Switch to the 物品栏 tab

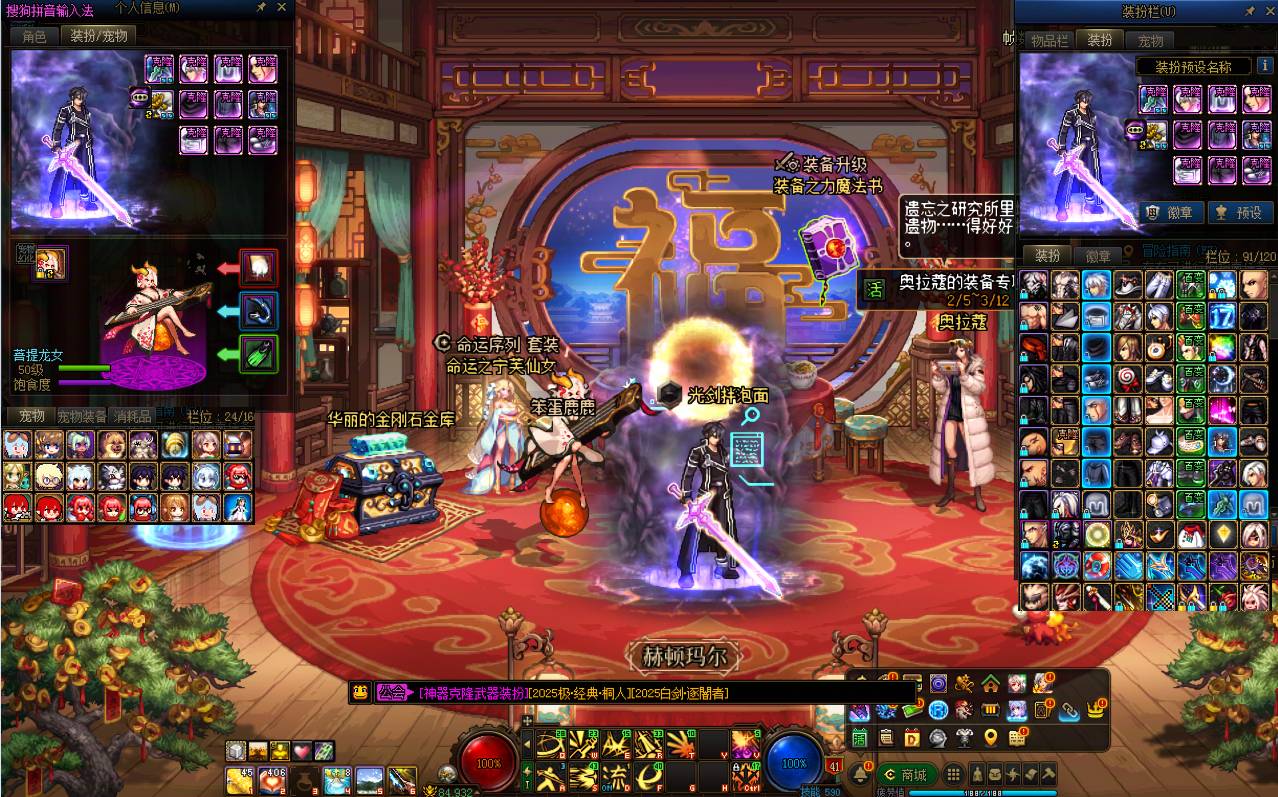(x=1049, y=40)
